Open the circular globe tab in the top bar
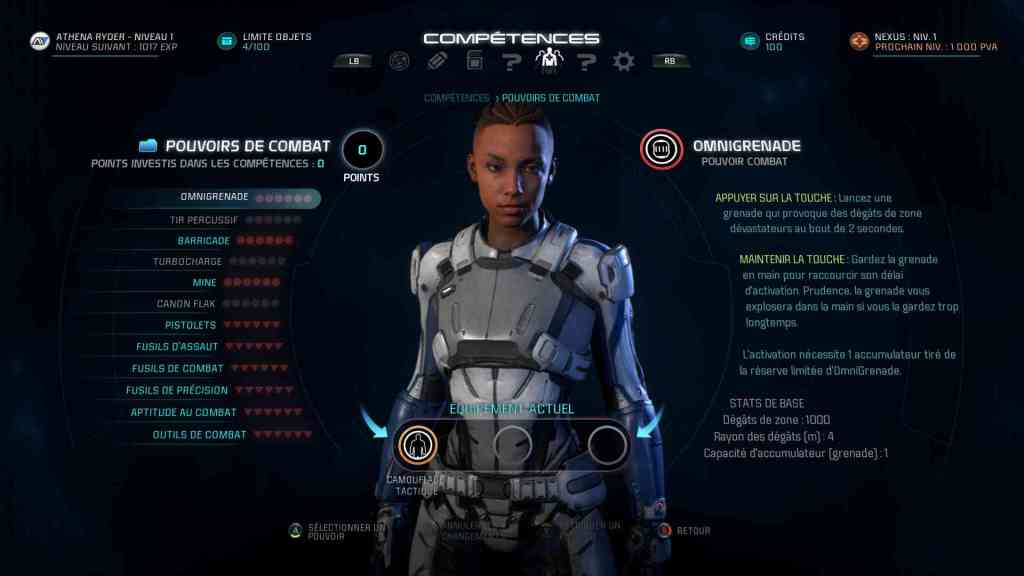Image resolution: width=1024 pixels, height=576 pixels. point(399,61)
